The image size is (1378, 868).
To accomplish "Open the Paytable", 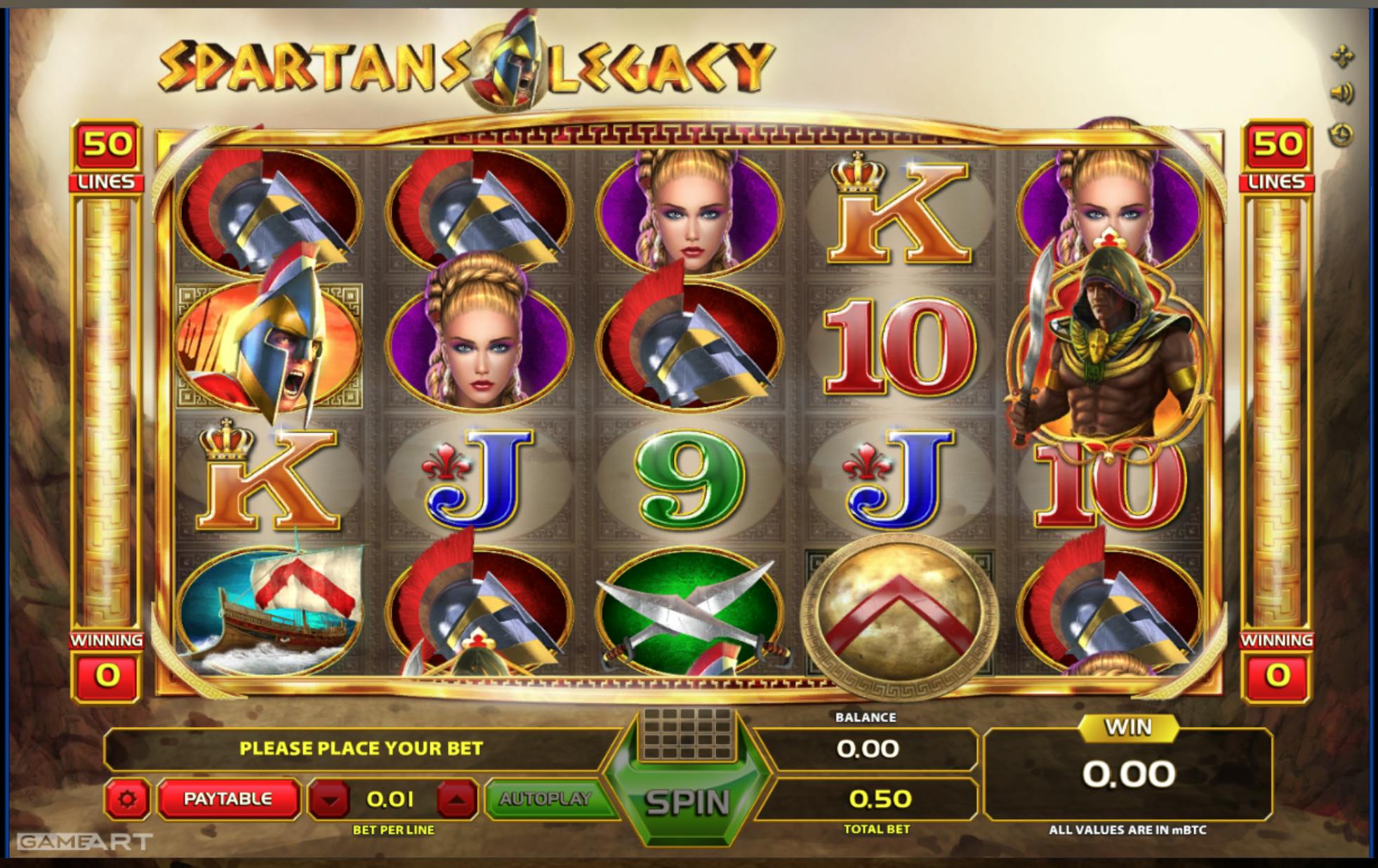I will (227, 799).
